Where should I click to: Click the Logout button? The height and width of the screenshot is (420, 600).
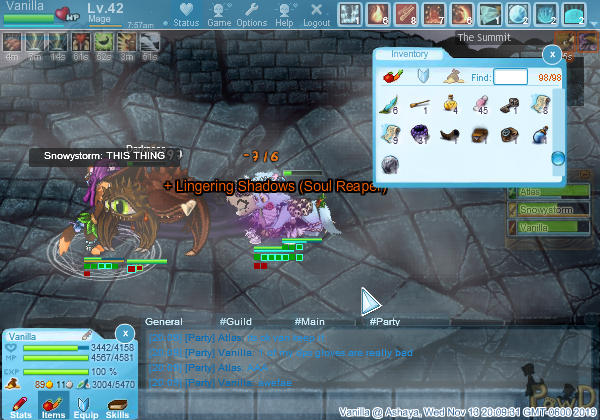tap(316, 15)
